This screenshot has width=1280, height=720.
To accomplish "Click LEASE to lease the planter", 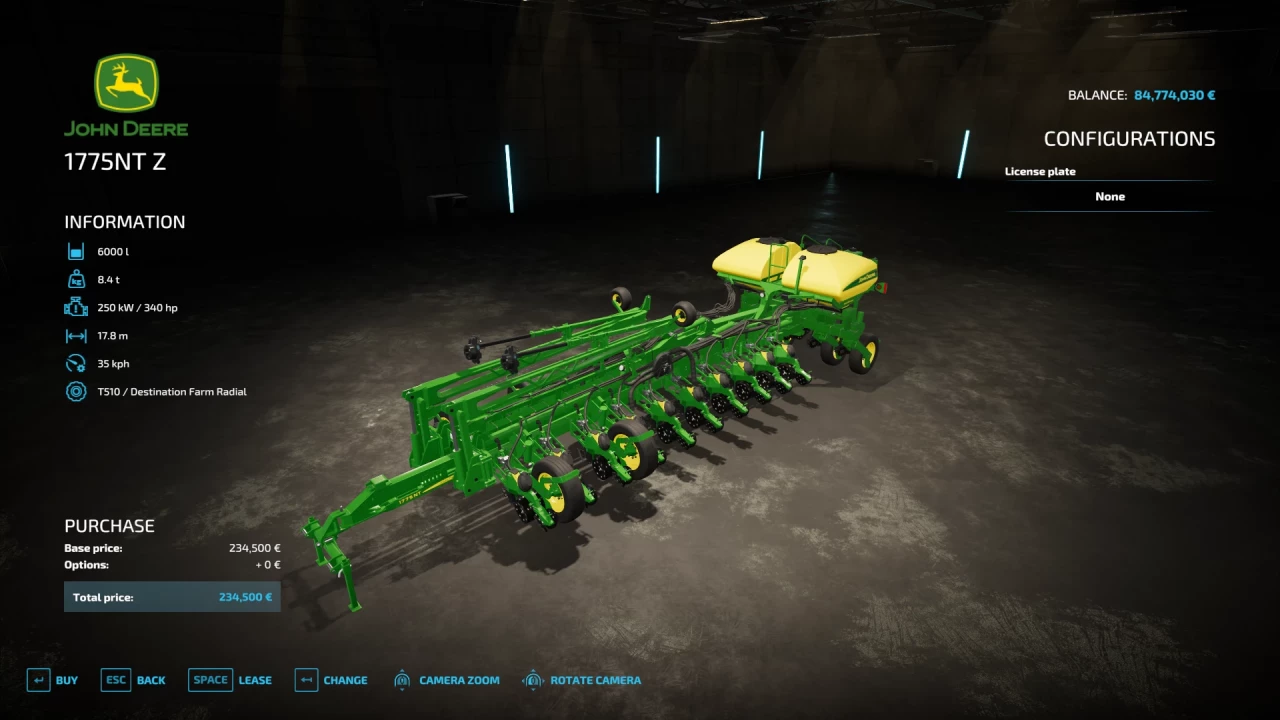I will [x=255, y=679].
